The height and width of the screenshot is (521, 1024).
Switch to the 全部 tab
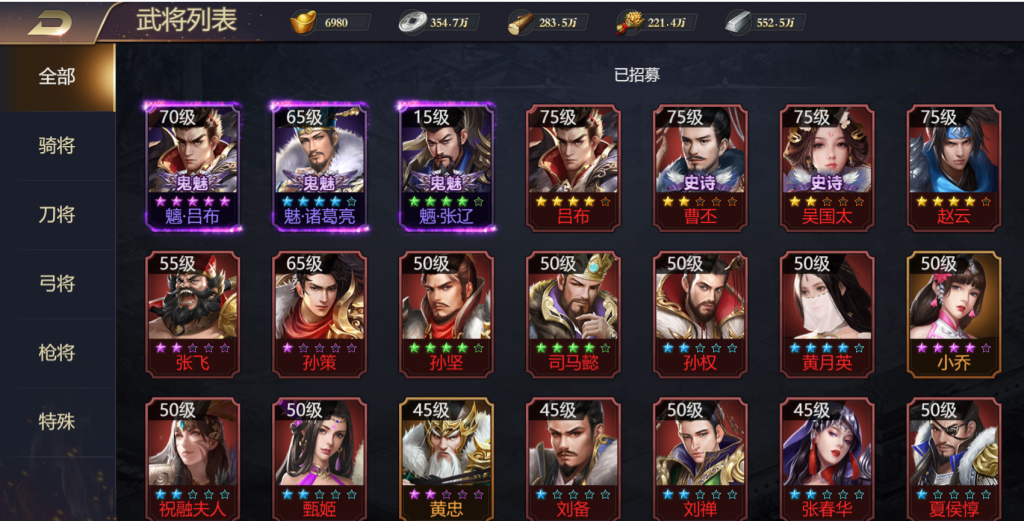(57, 77)
